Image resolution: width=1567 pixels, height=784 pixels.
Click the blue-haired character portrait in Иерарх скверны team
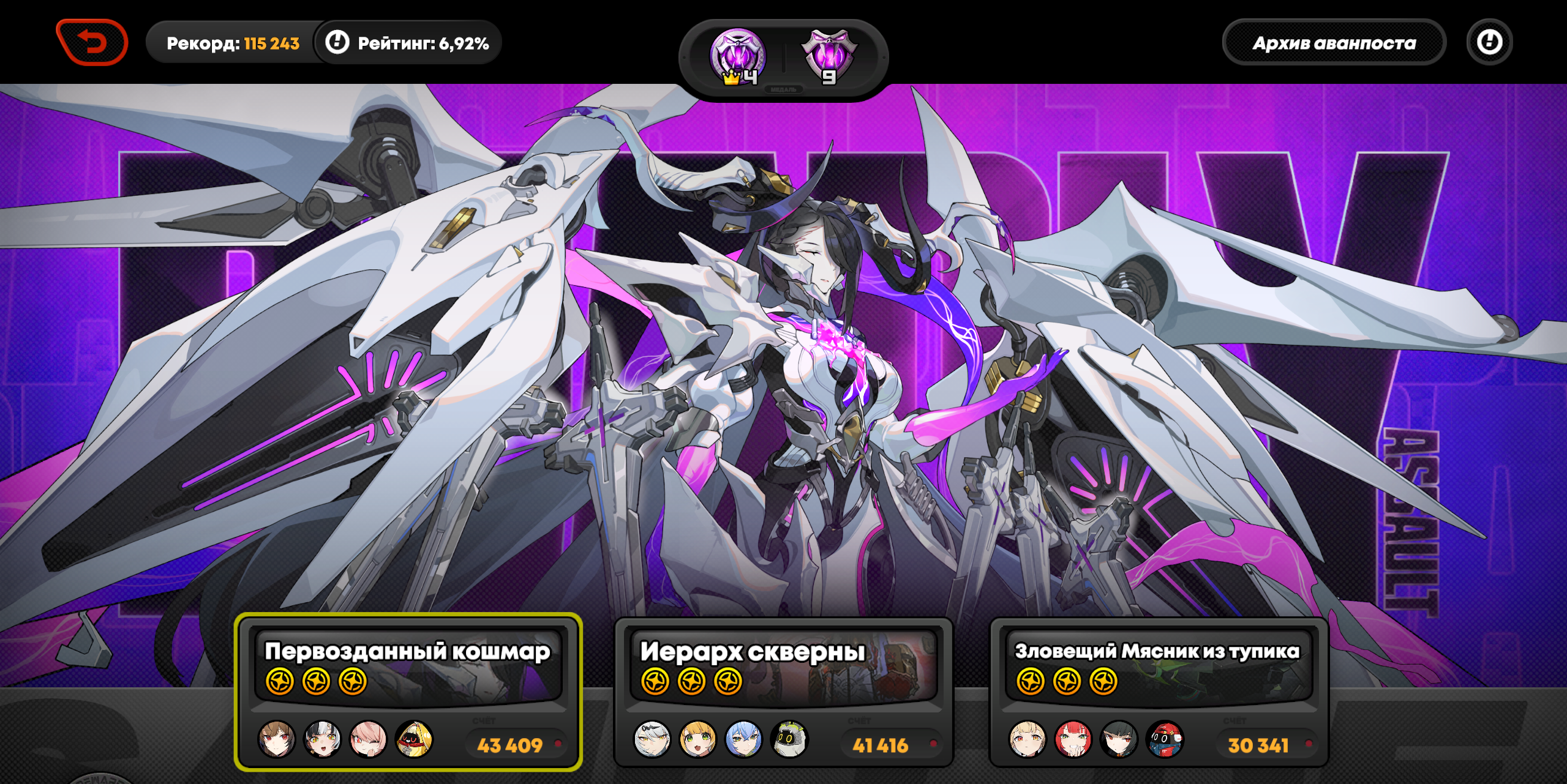tap(743, 739)
